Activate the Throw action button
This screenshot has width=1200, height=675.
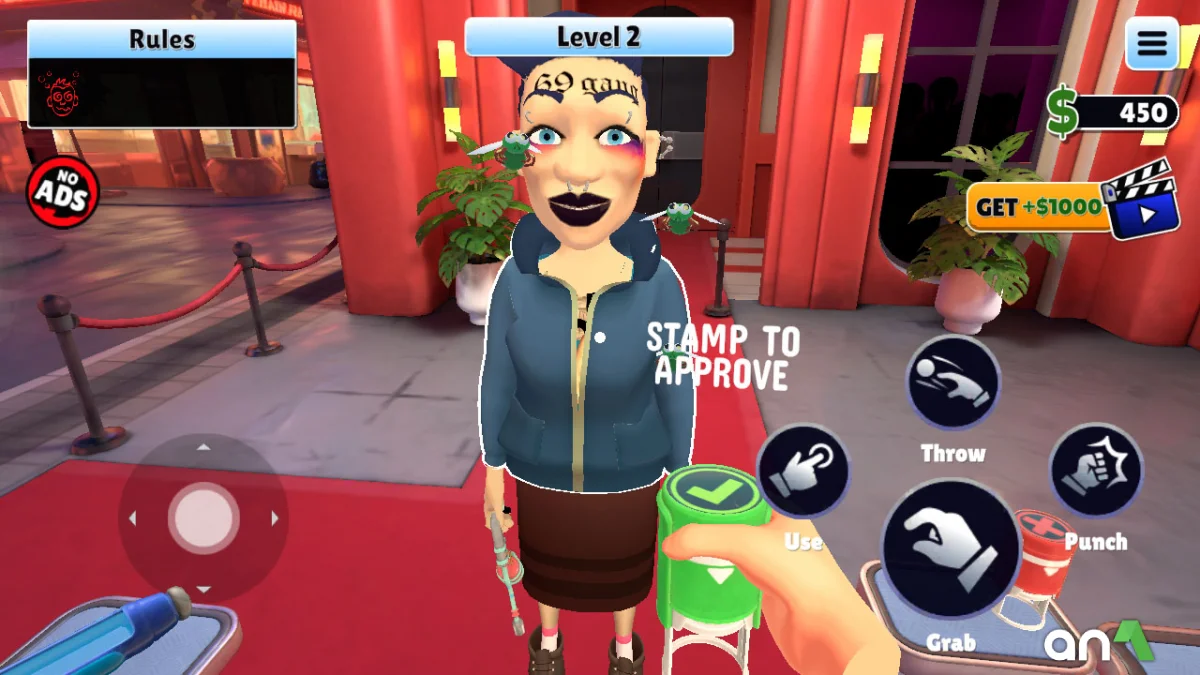pyautogui.click(x=953, y=384)
